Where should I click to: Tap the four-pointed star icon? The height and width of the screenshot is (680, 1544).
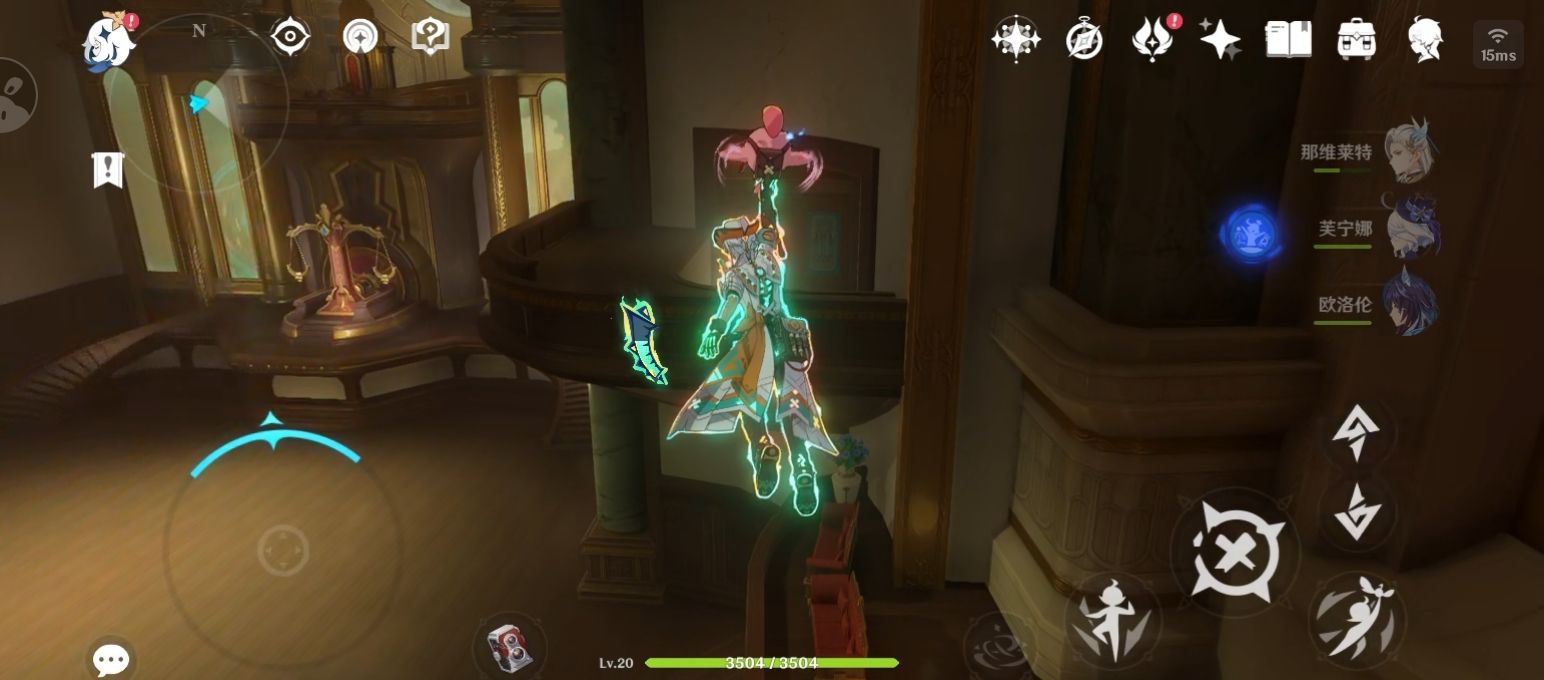point(1220,40)
